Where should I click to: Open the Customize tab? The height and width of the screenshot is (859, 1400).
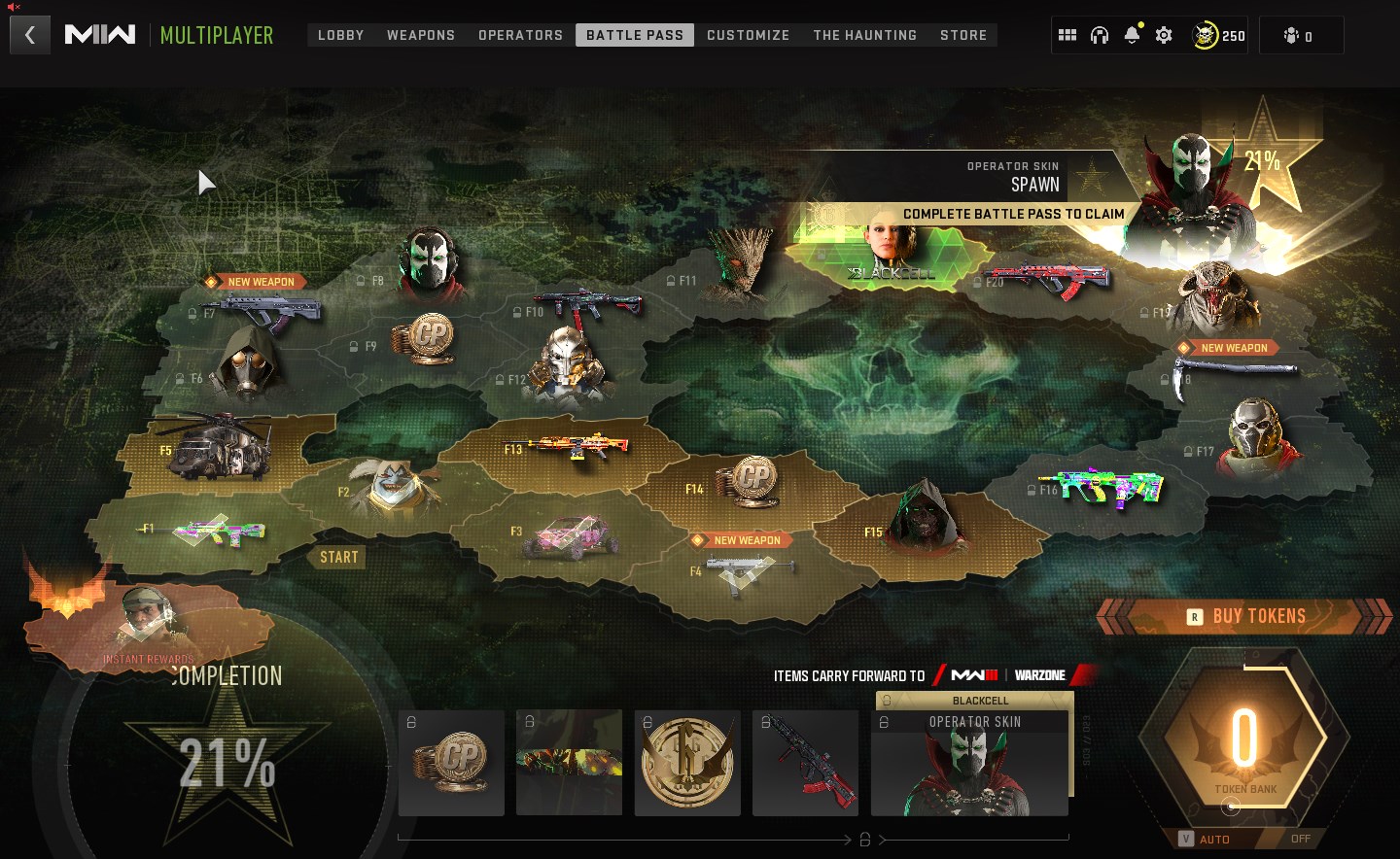click(748, 35)
